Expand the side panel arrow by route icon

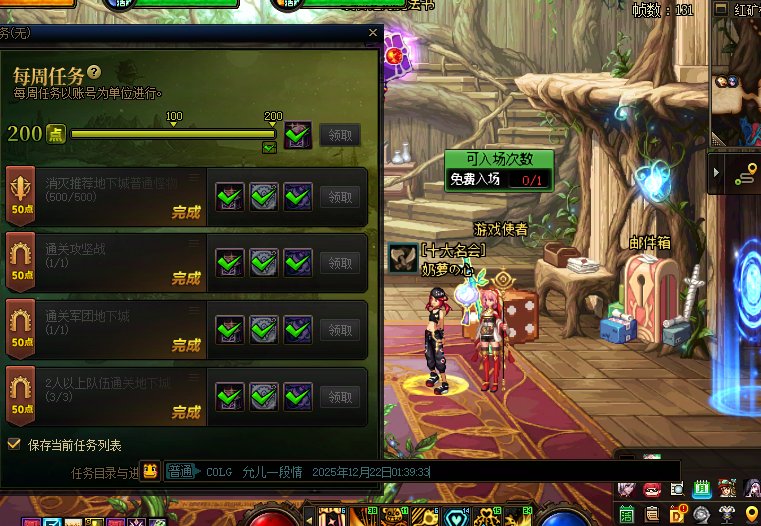(716, 174)
